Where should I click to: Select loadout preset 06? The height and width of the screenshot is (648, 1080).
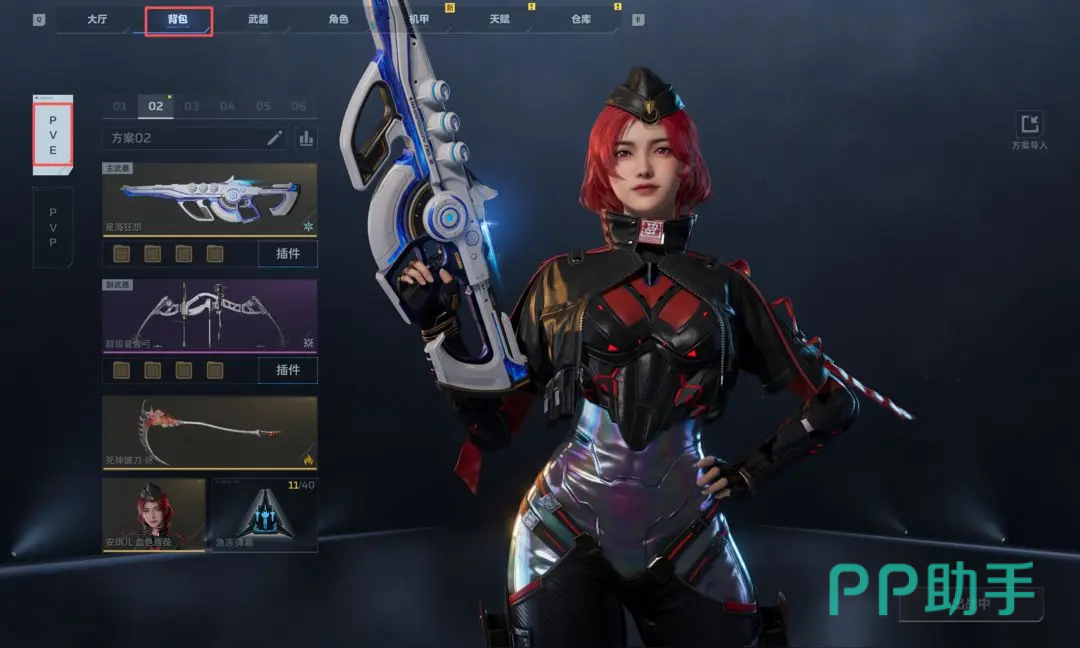coord(298,106)
